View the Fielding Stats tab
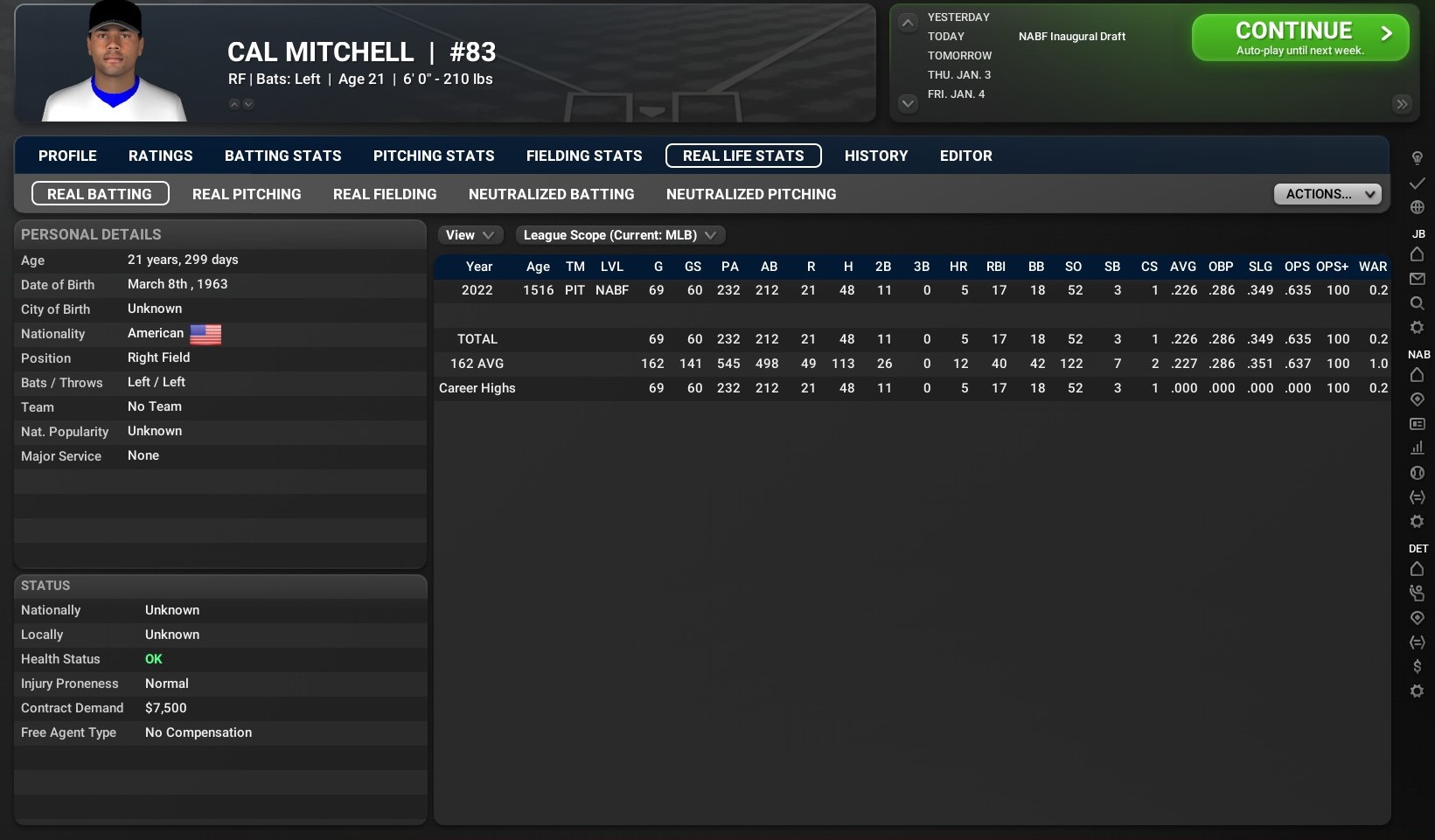The height and width of the screenshot is (840, 1435). (x=584, y=156)
